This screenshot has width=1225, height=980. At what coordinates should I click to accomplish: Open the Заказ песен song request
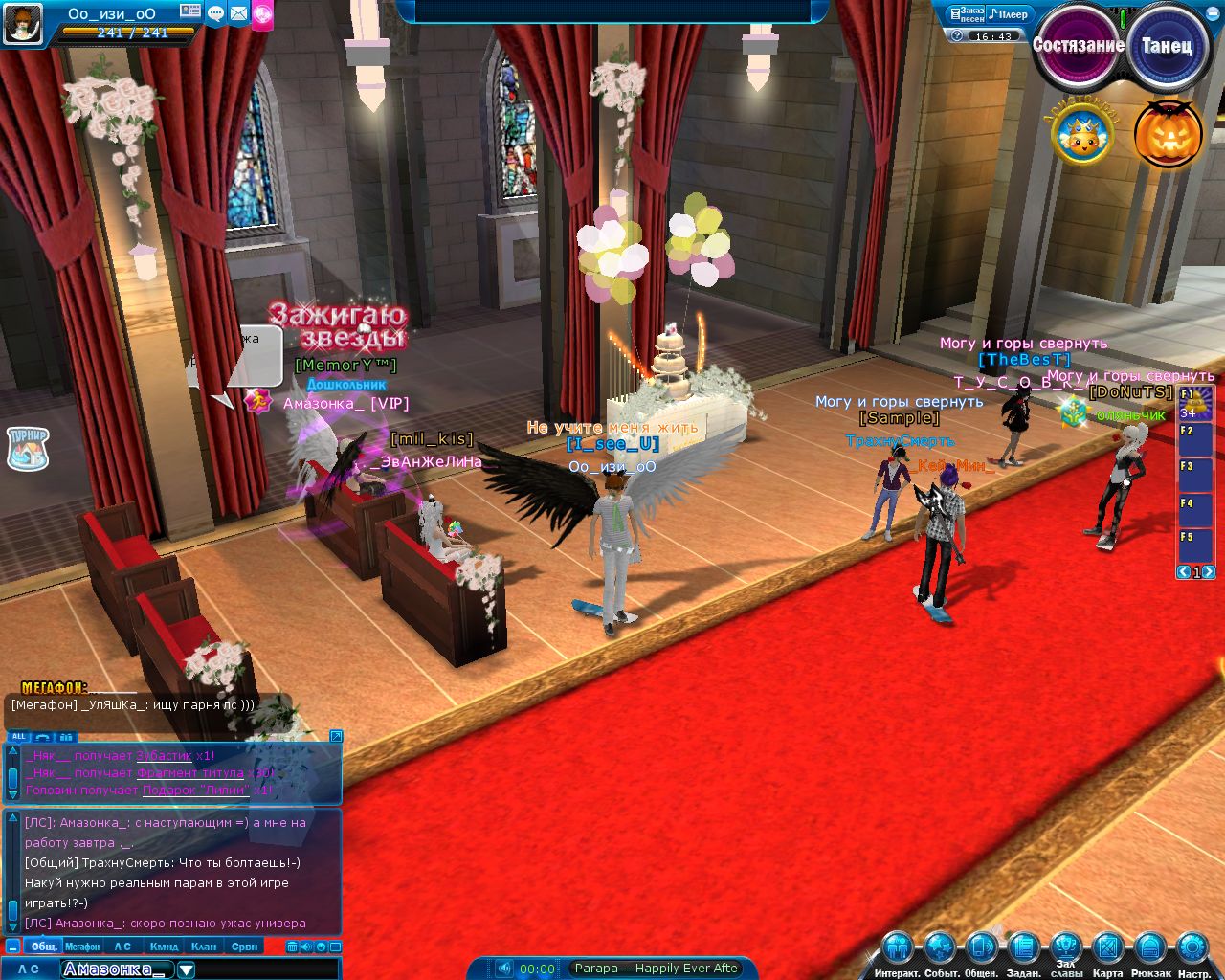[x=966, y=14]
